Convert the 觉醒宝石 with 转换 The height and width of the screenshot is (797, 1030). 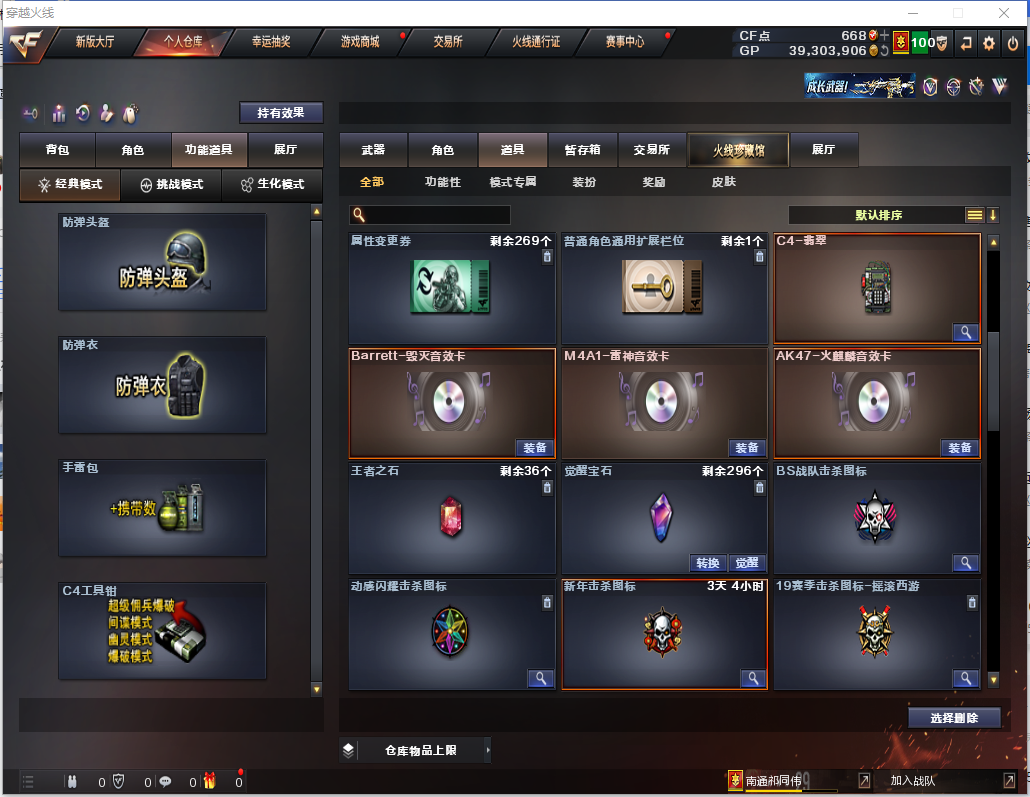pyautogui.click(x=706, y=562)
